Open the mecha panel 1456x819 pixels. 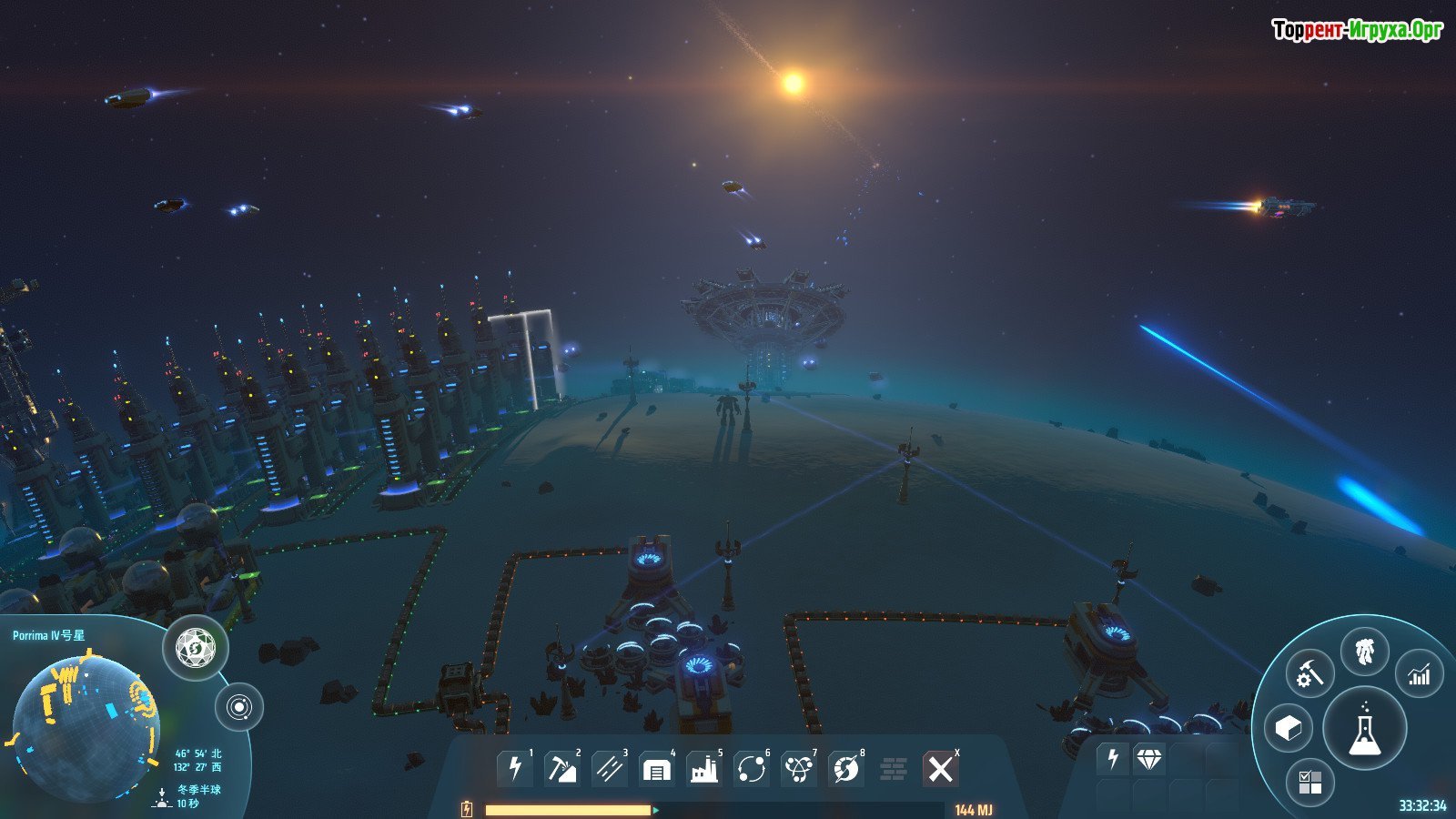1364,652
